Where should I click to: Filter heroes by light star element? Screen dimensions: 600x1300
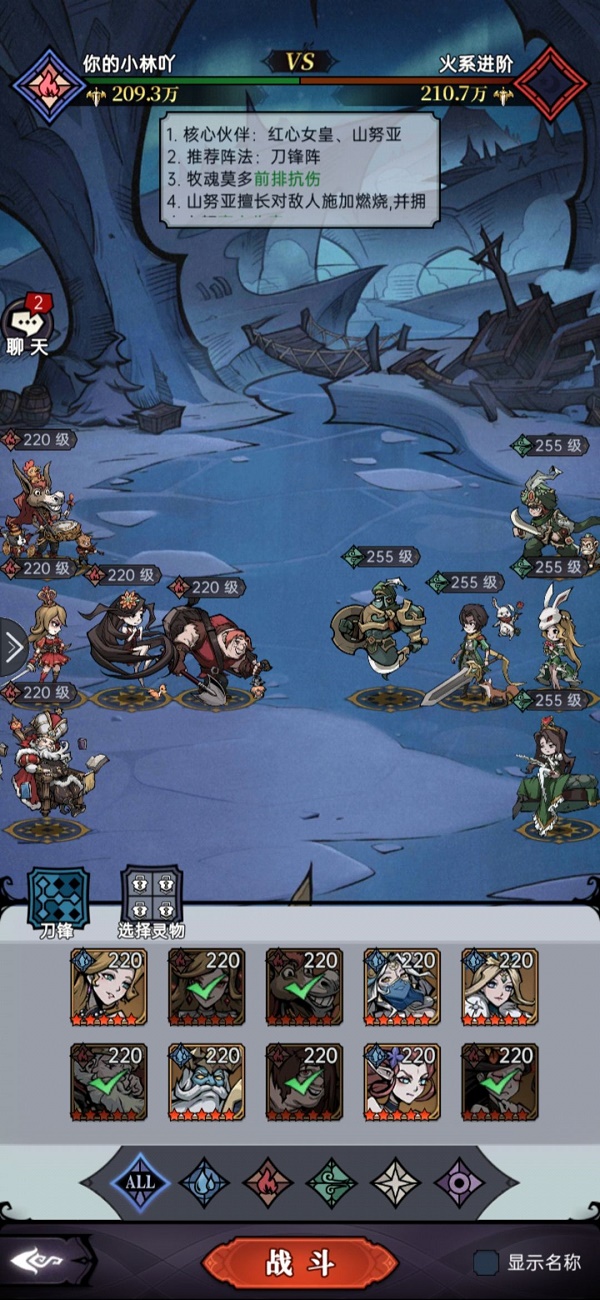click(x=396, y=1182)
